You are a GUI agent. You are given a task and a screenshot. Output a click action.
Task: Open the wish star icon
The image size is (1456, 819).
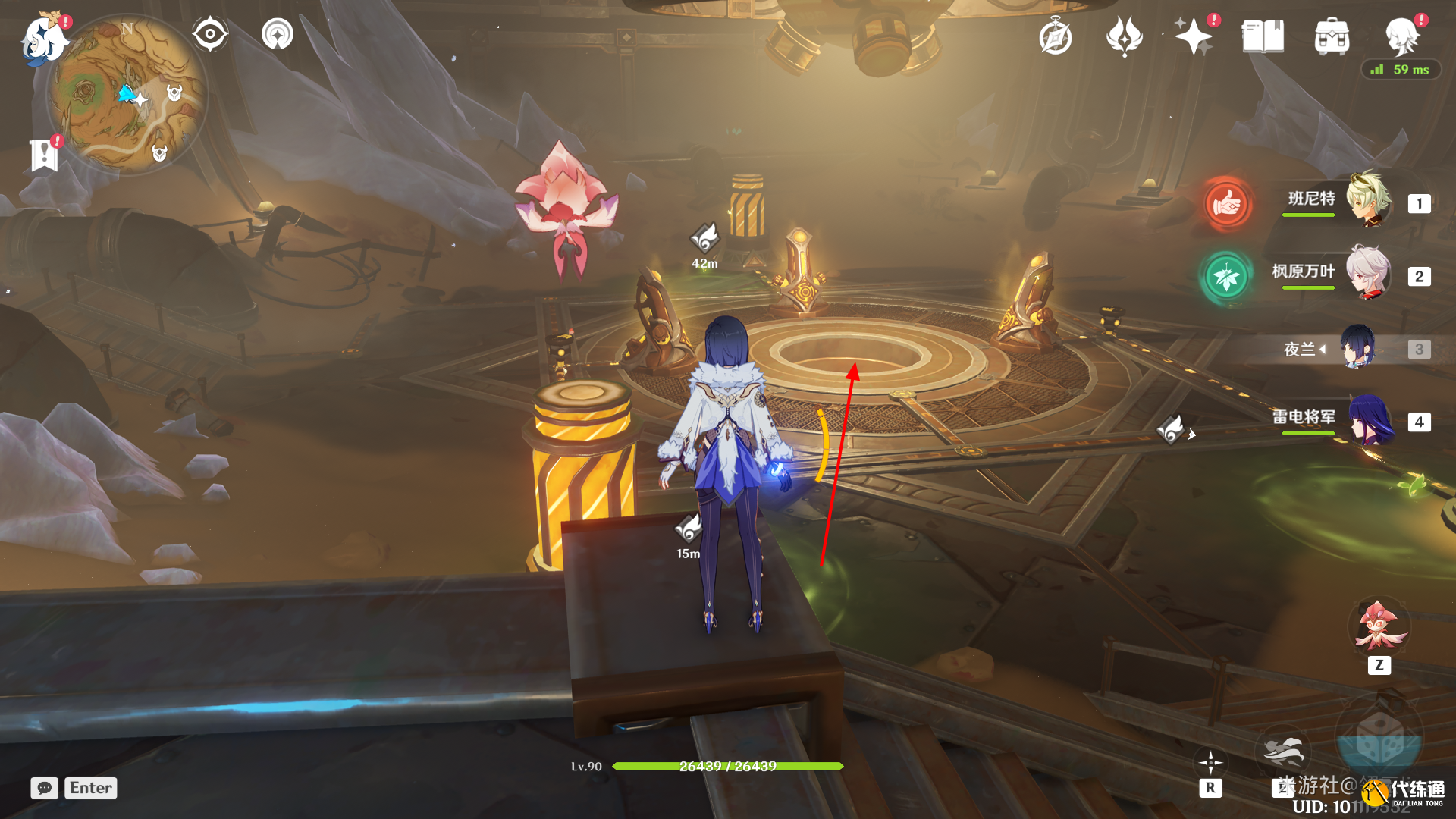[1193, 36]
